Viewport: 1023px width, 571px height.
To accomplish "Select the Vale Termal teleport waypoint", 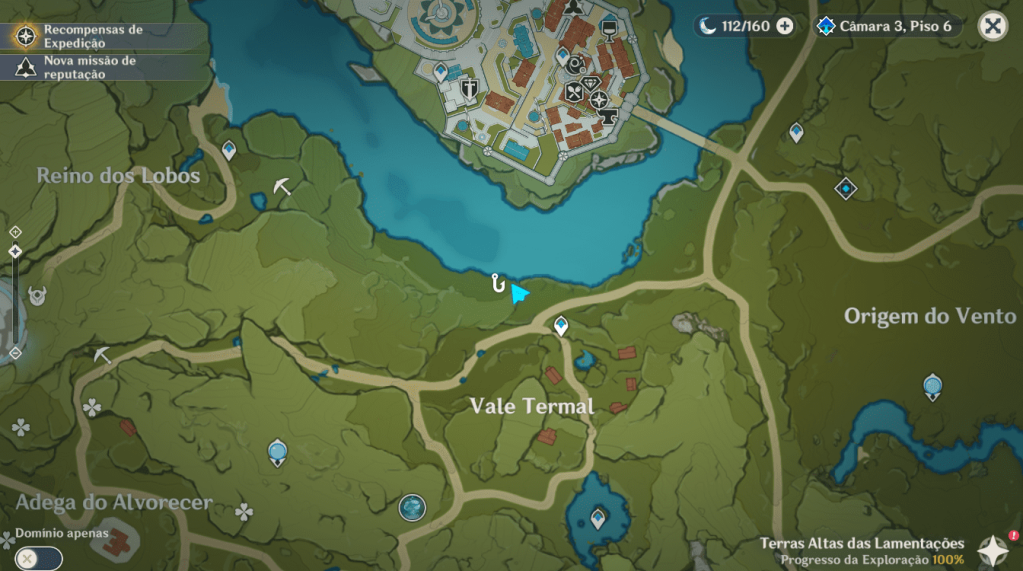I will point(561,325).
